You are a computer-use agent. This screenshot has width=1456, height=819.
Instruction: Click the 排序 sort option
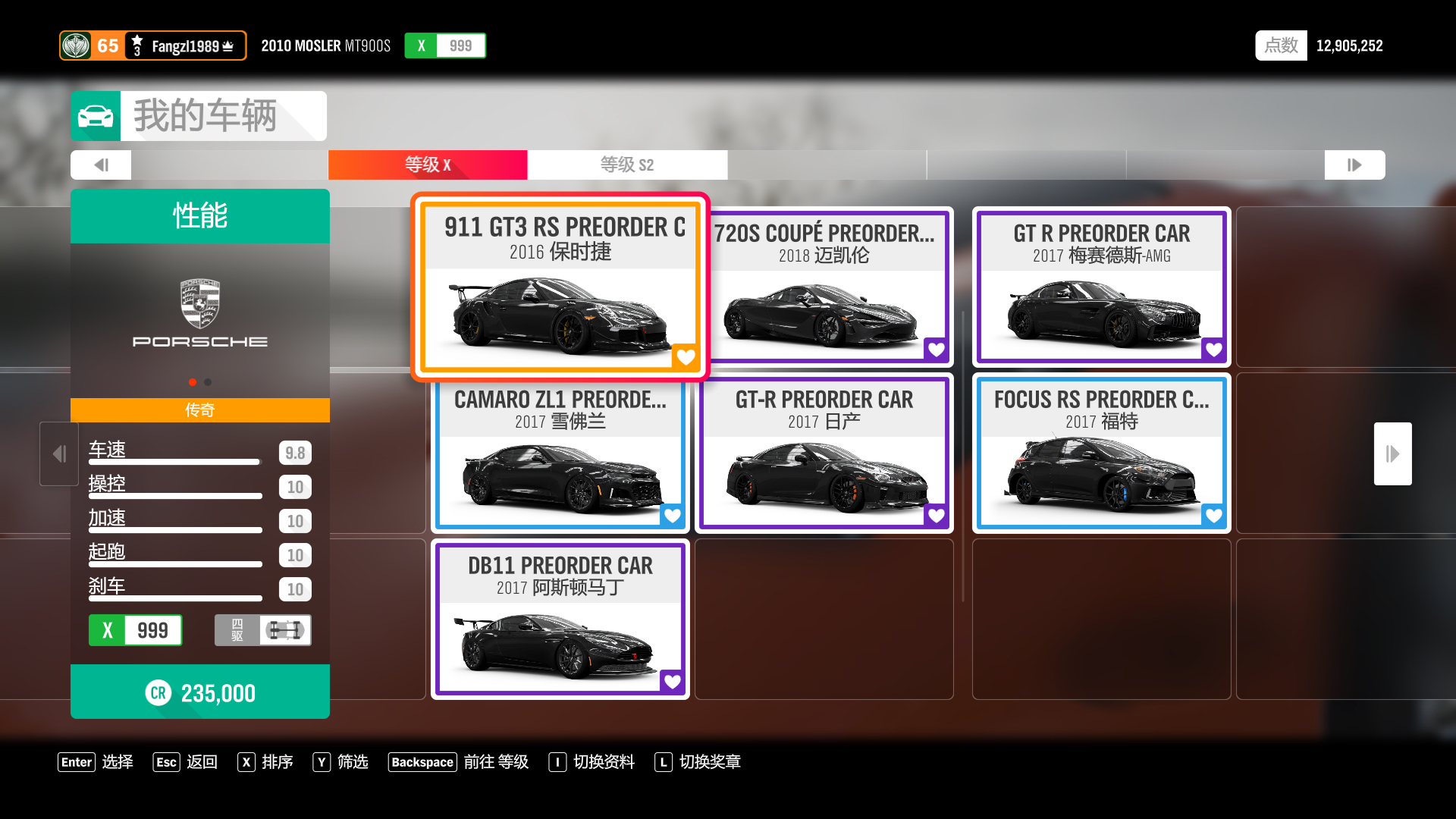[265, 762]
